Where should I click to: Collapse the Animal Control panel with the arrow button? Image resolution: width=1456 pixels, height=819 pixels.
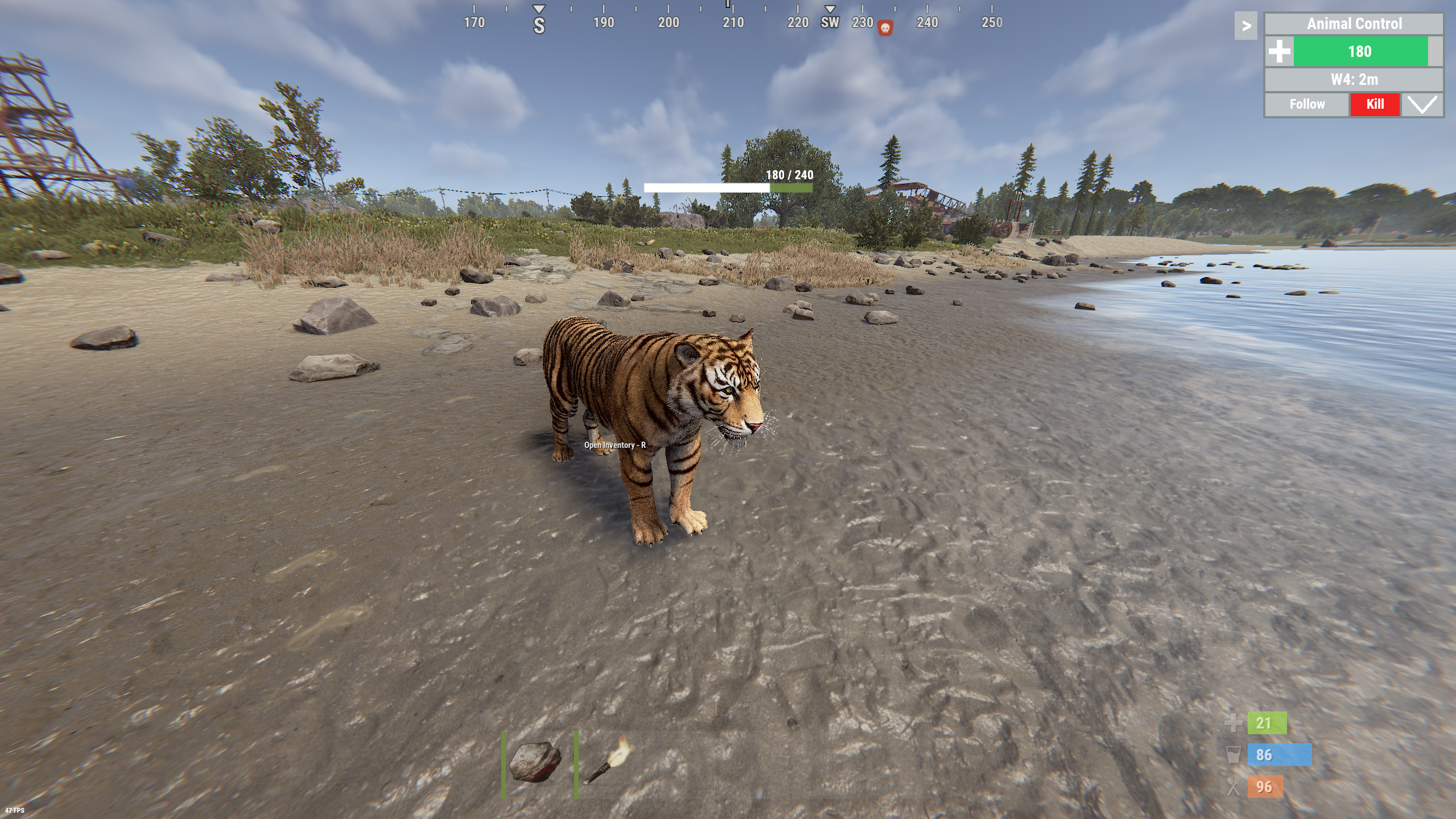click(1246, 26)
